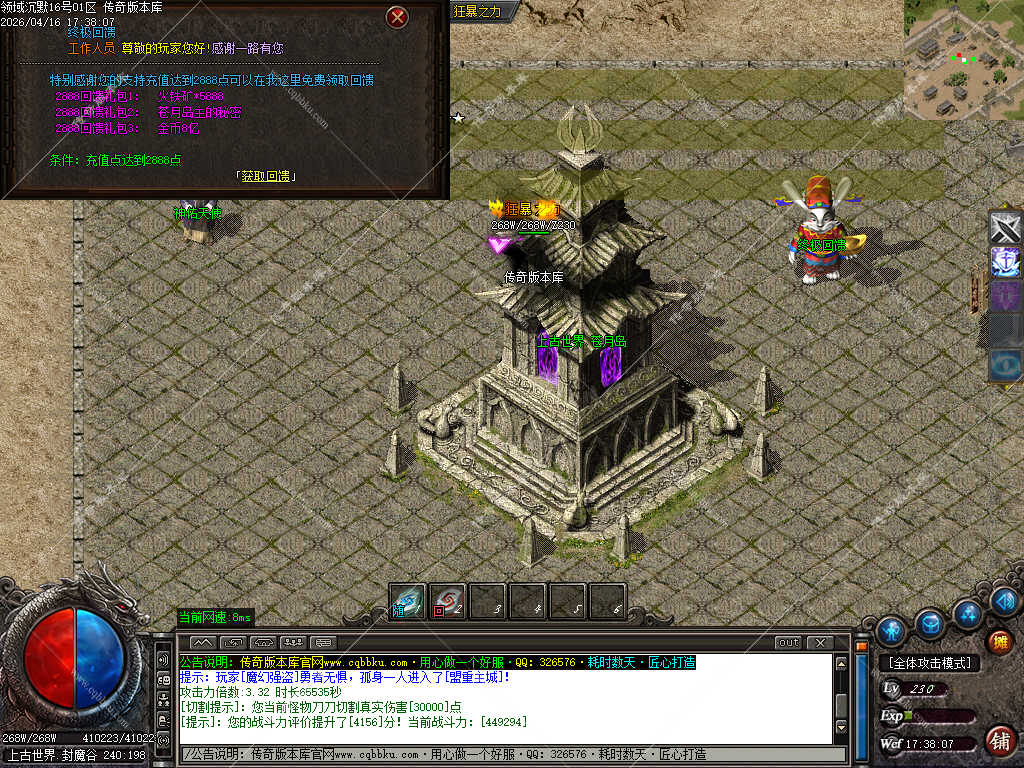The width and height of the screenshot is (1024, 768).
Task: Open the 狂暴之力 tab at top
Action: coord(477,11)
